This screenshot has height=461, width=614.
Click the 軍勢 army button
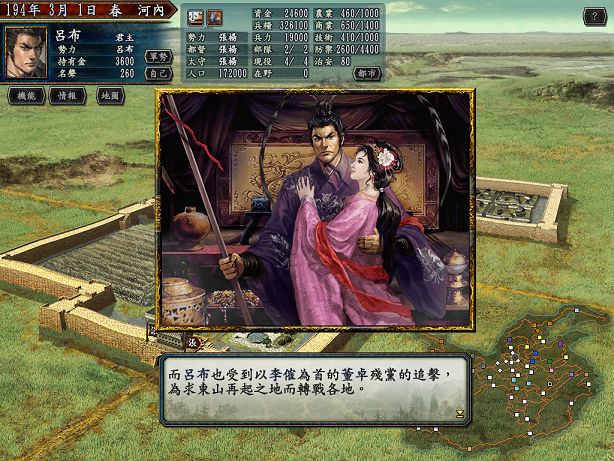(158, 57)
